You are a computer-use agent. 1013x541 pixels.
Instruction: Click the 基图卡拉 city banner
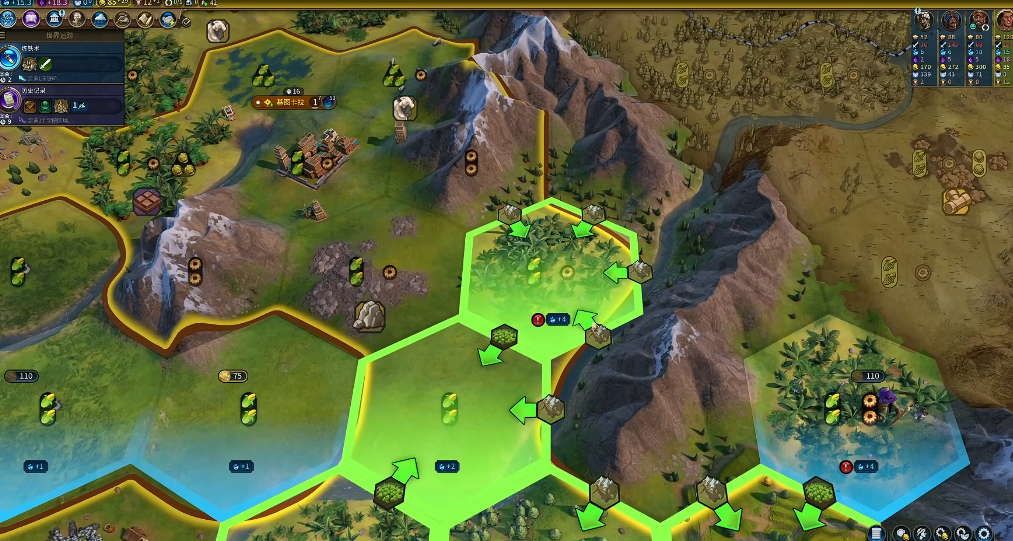point(292,102)
